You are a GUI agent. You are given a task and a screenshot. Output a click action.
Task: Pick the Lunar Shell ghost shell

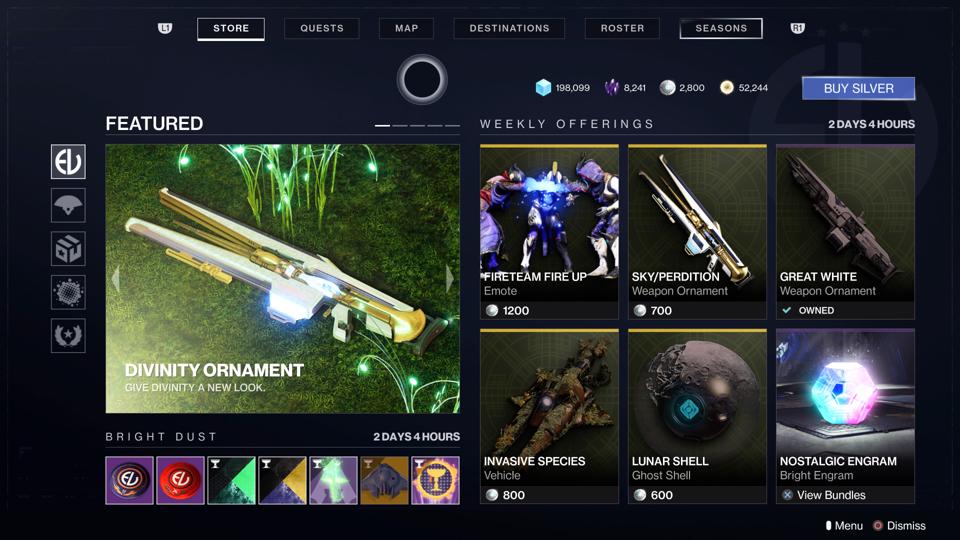697,416
